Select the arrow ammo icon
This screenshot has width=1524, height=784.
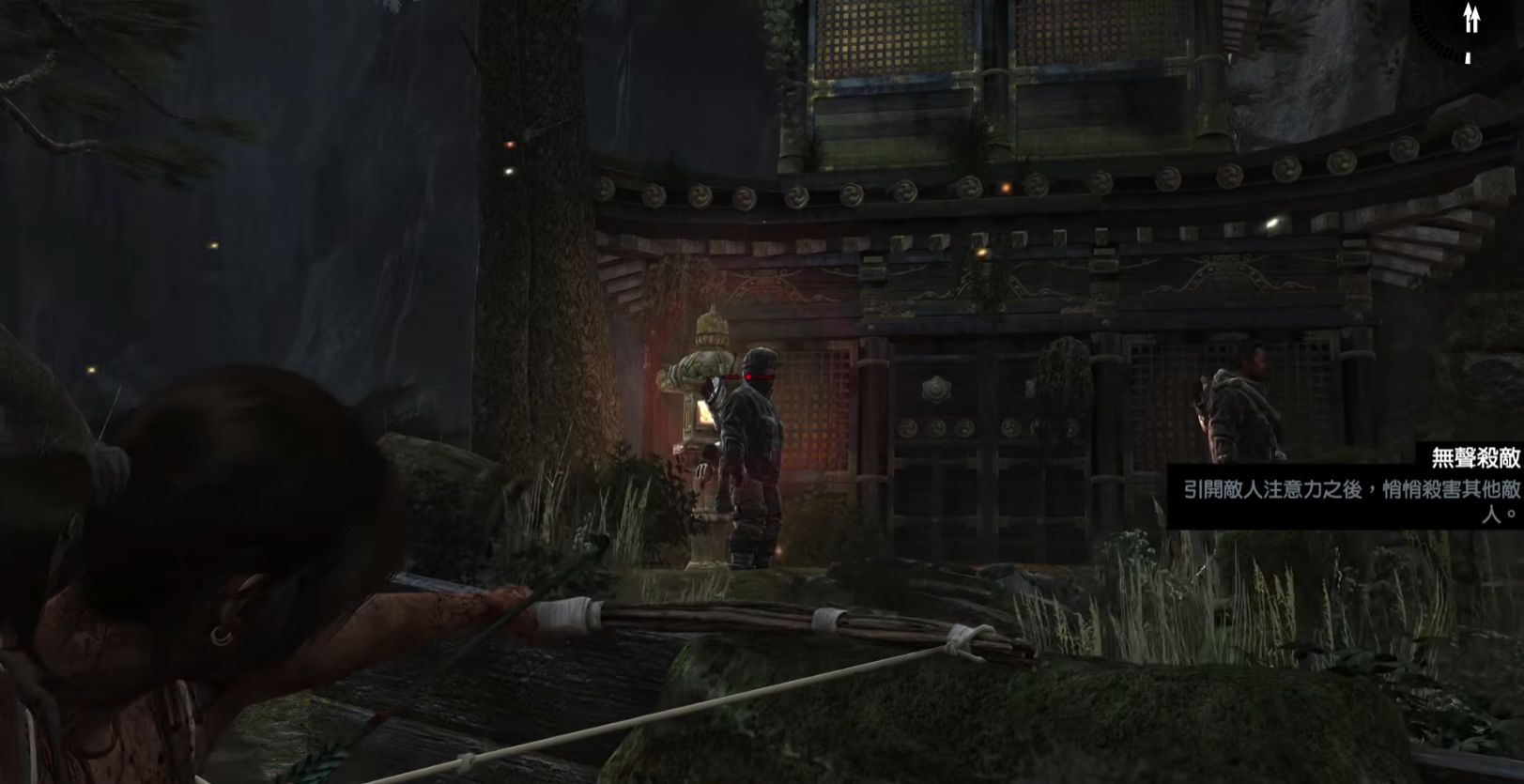[x=1471, y=18]
